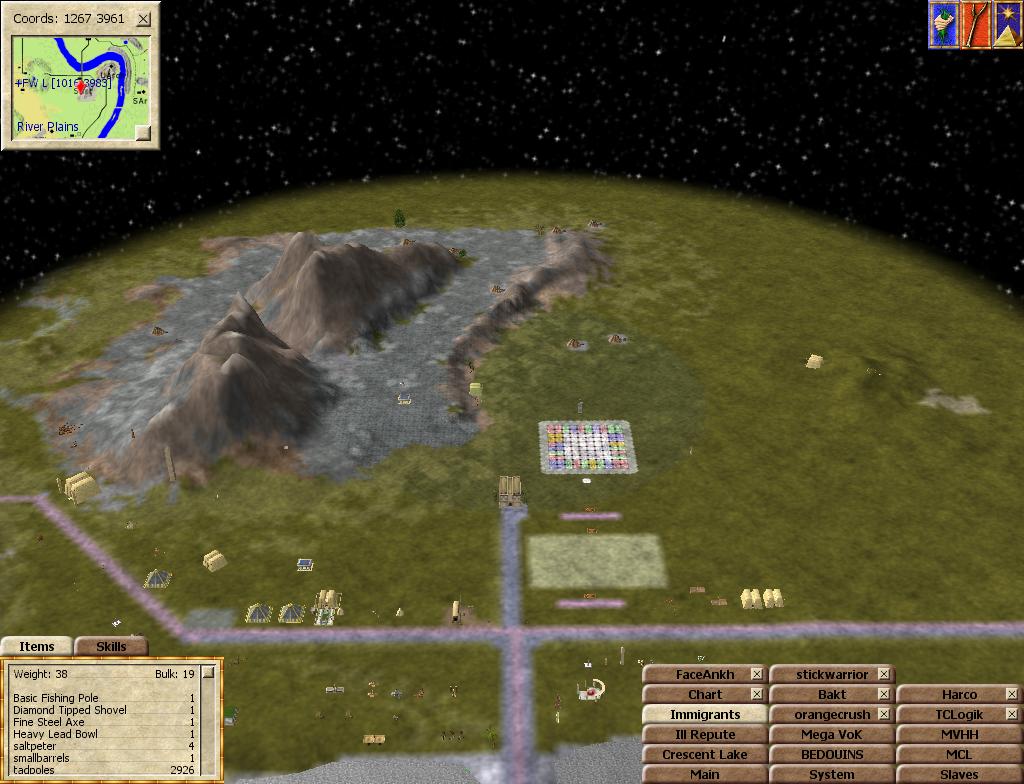Viewport: 1024px width, 784px height.
Task: Switch to the BEDOUINS channel
Action: pyautogui.click(x=831, y=755)
